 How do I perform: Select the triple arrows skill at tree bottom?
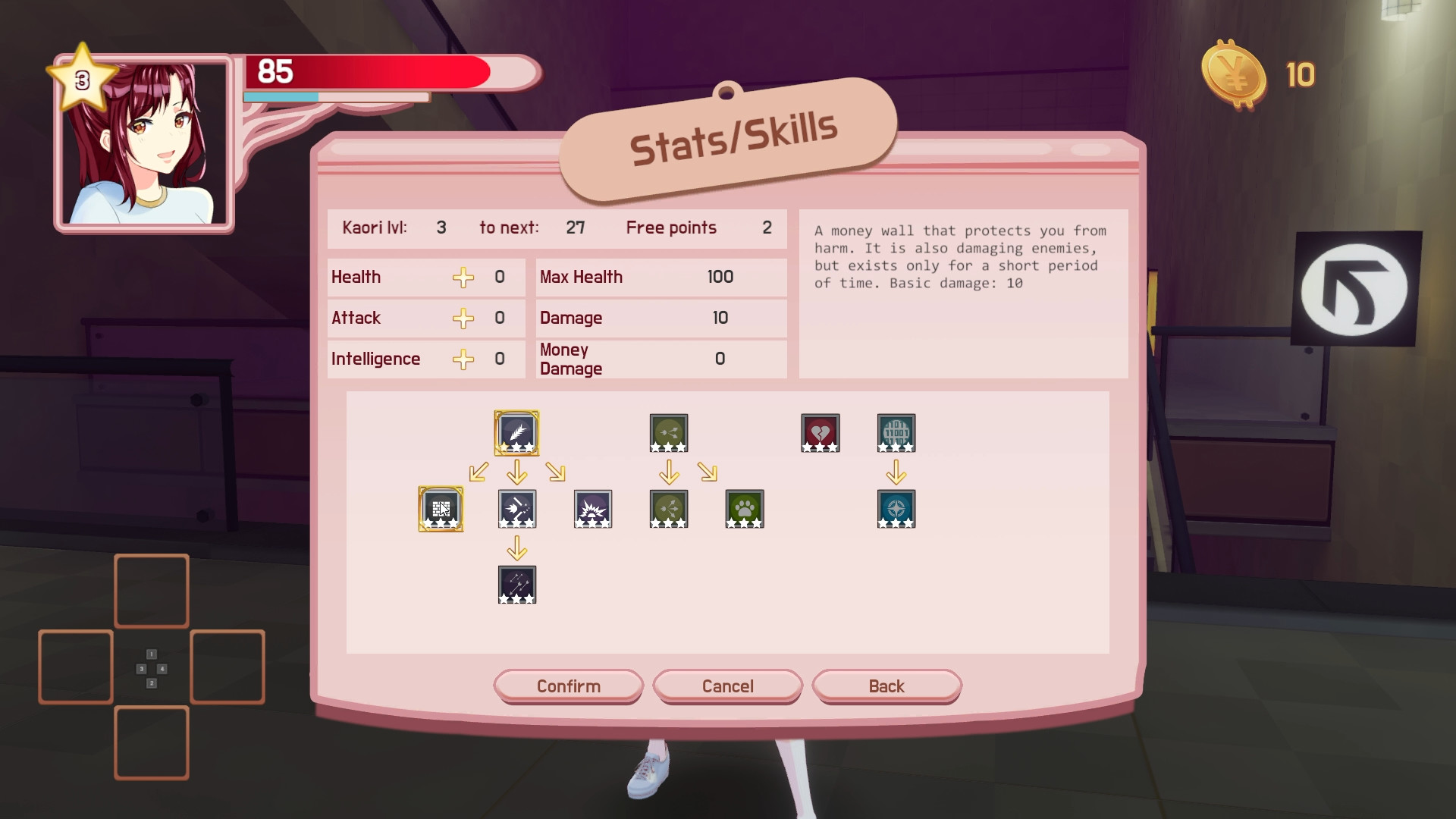[x=517, y=585]
